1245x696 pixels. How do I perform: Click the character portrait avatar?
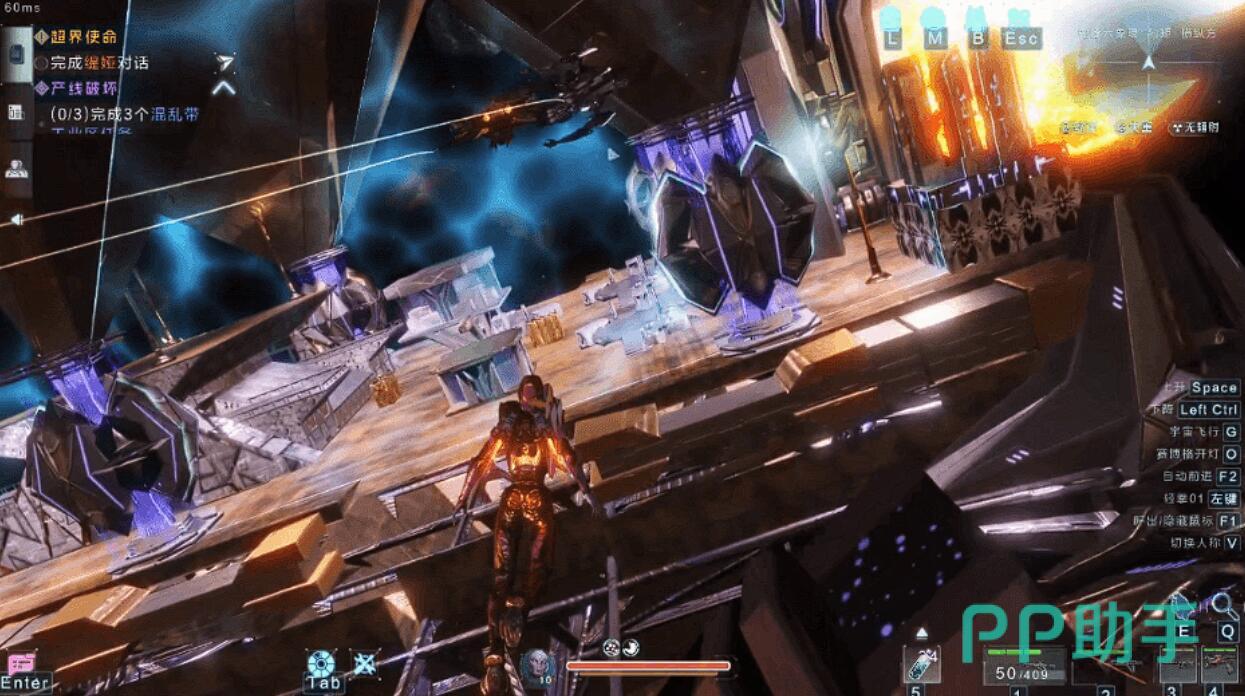click(536, 663)
